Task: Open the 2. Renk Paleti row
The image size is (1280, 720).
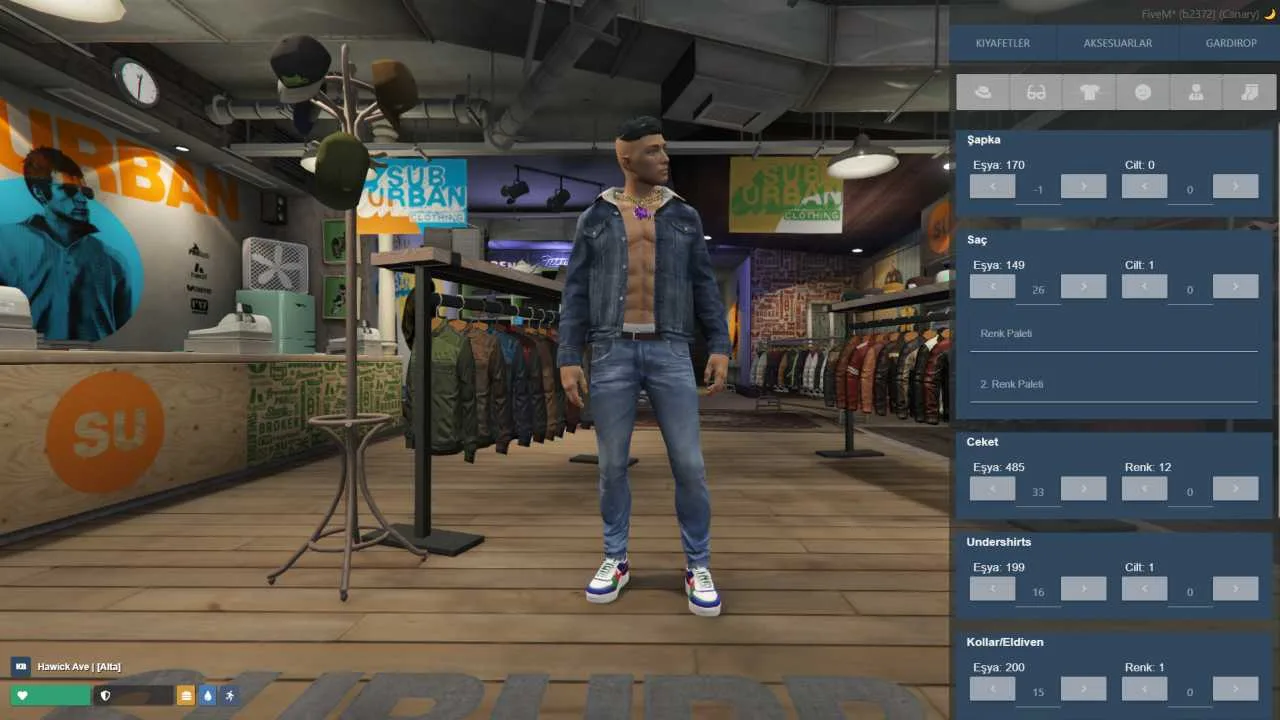Action: click(1113, 385)
